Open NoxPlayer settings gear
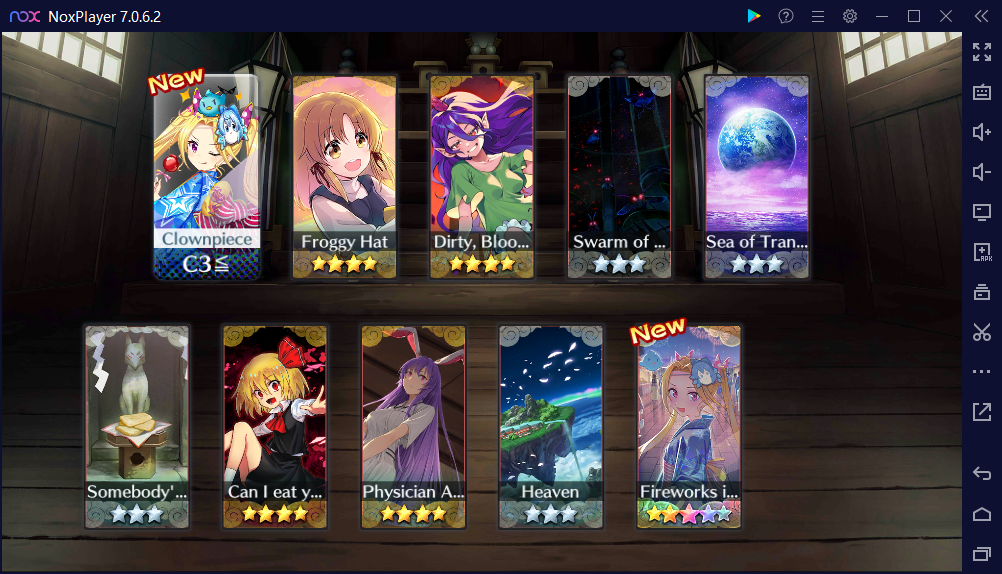 pyautogui.click(x=850, y=16)
